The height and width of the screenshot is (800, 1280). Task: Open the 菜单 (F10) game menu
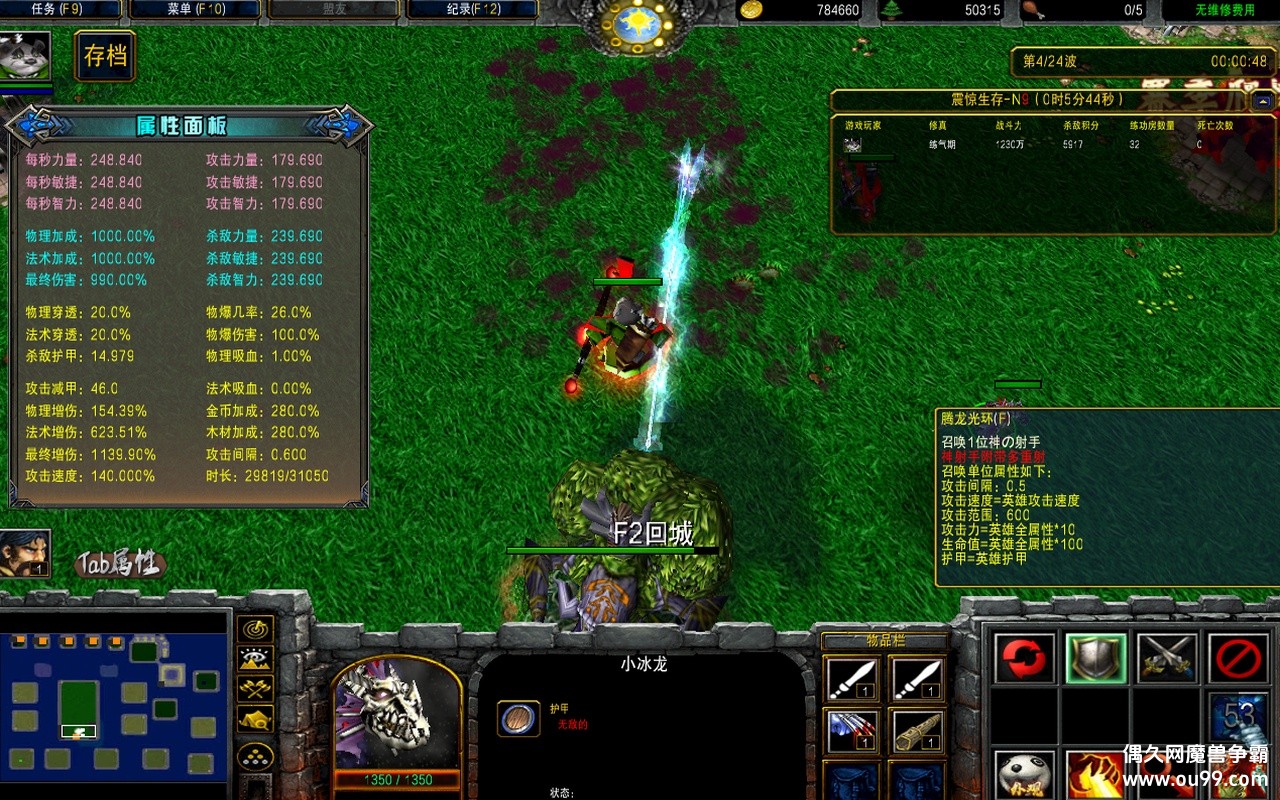tap(195, 8)
